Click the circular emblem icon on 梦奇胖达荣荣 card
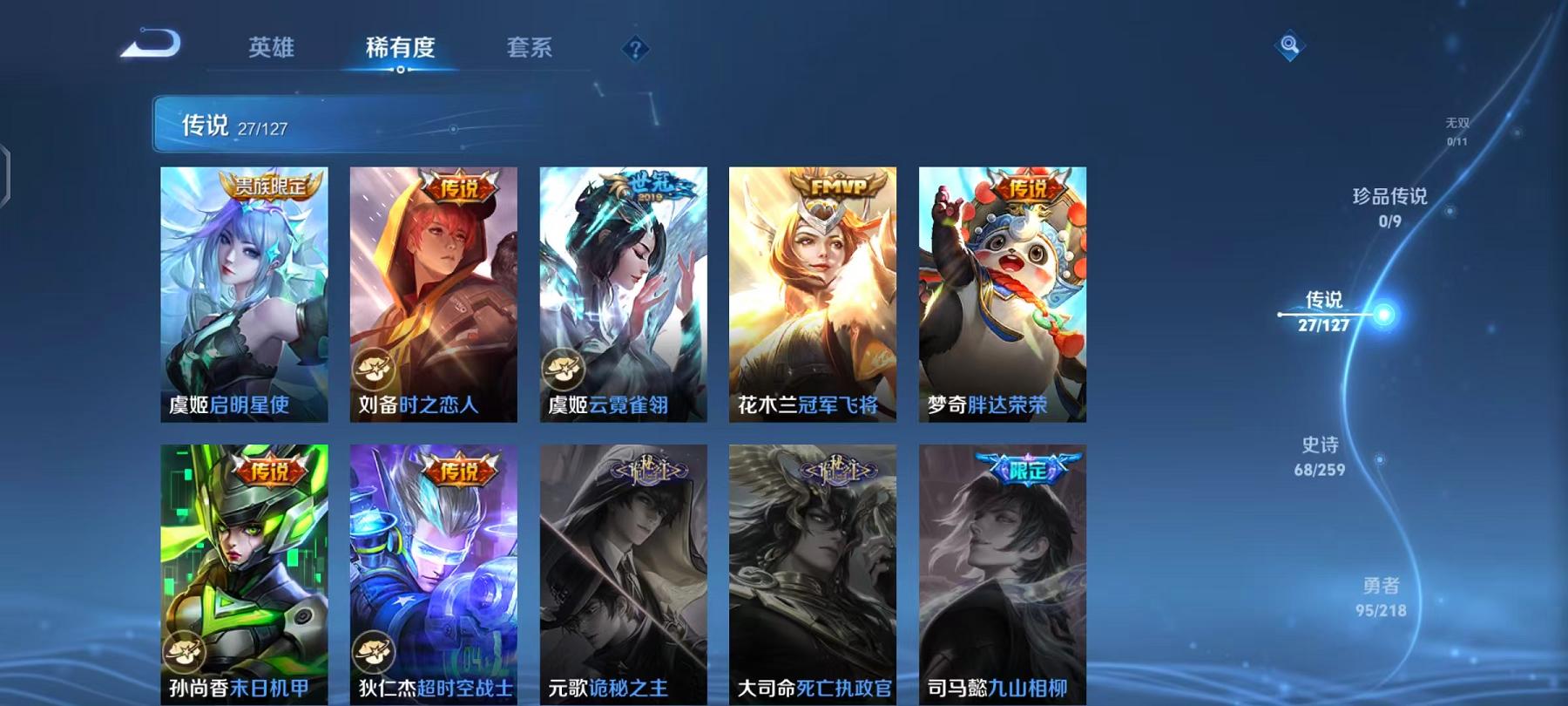Screen dimensions: 1568x706 pyautogui.click(x=946, y=369)
